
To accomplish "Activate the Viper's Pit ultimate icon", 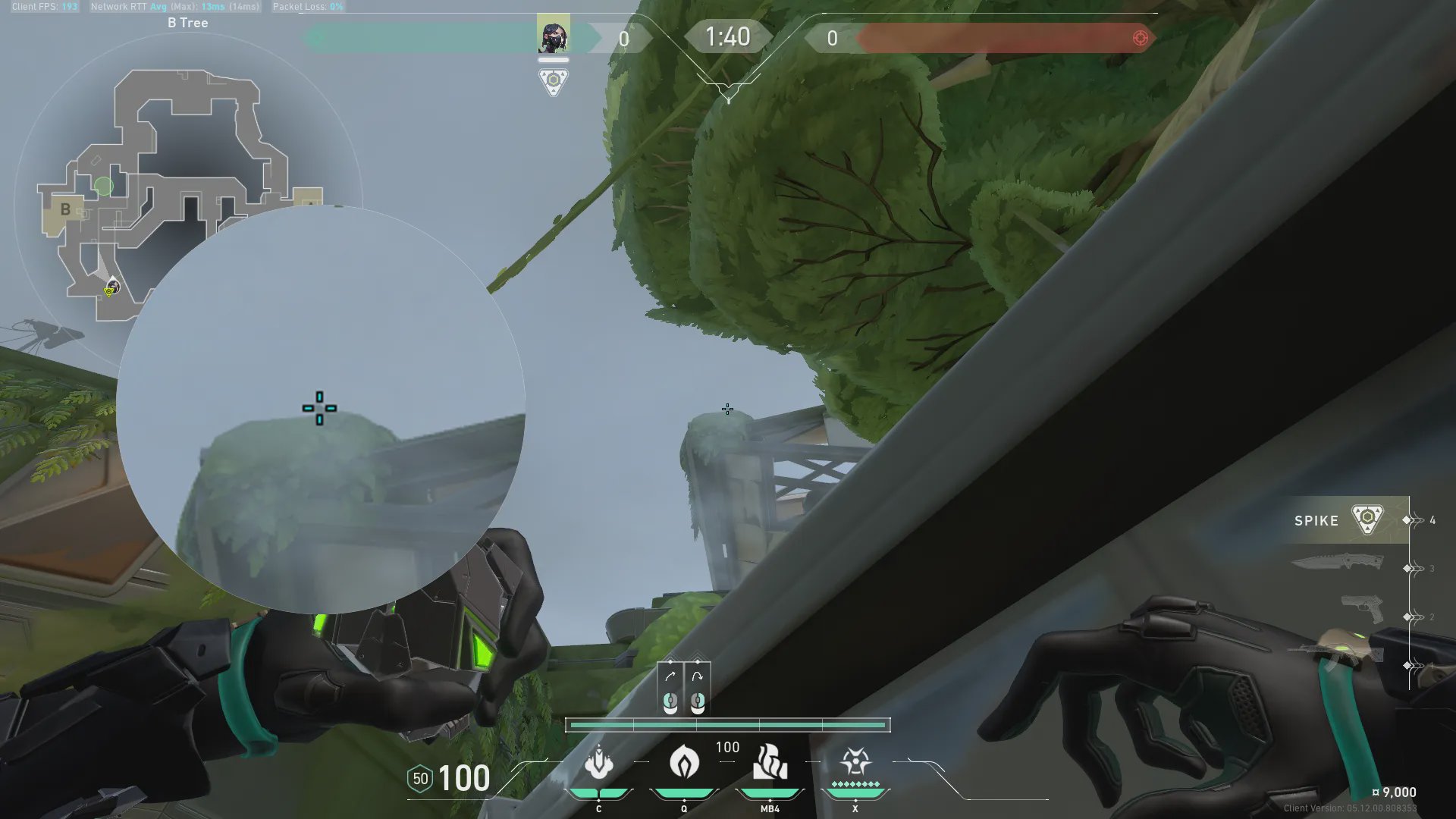I will point(855,763).
